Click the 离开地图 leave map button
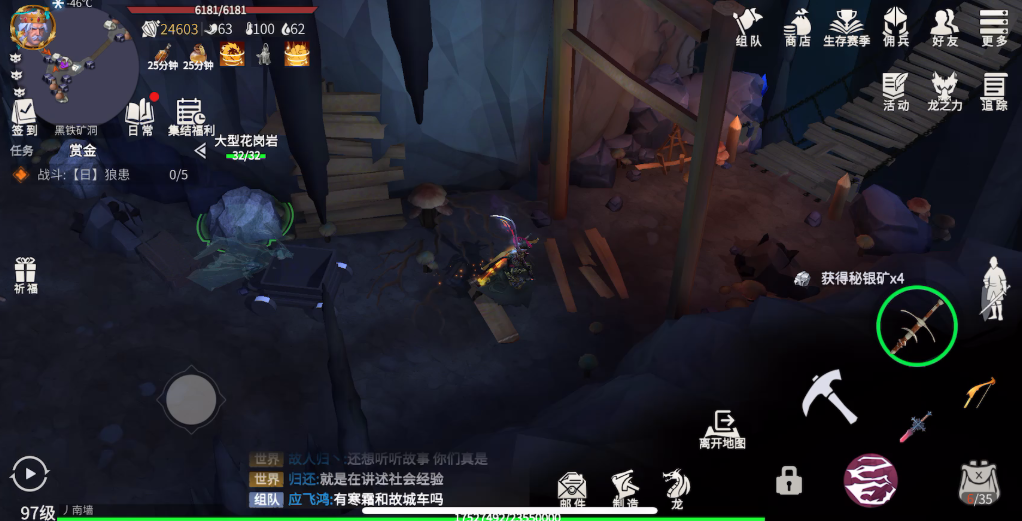Image resolution: width=1022 pixels, height=521 pixels. (722, 428)
